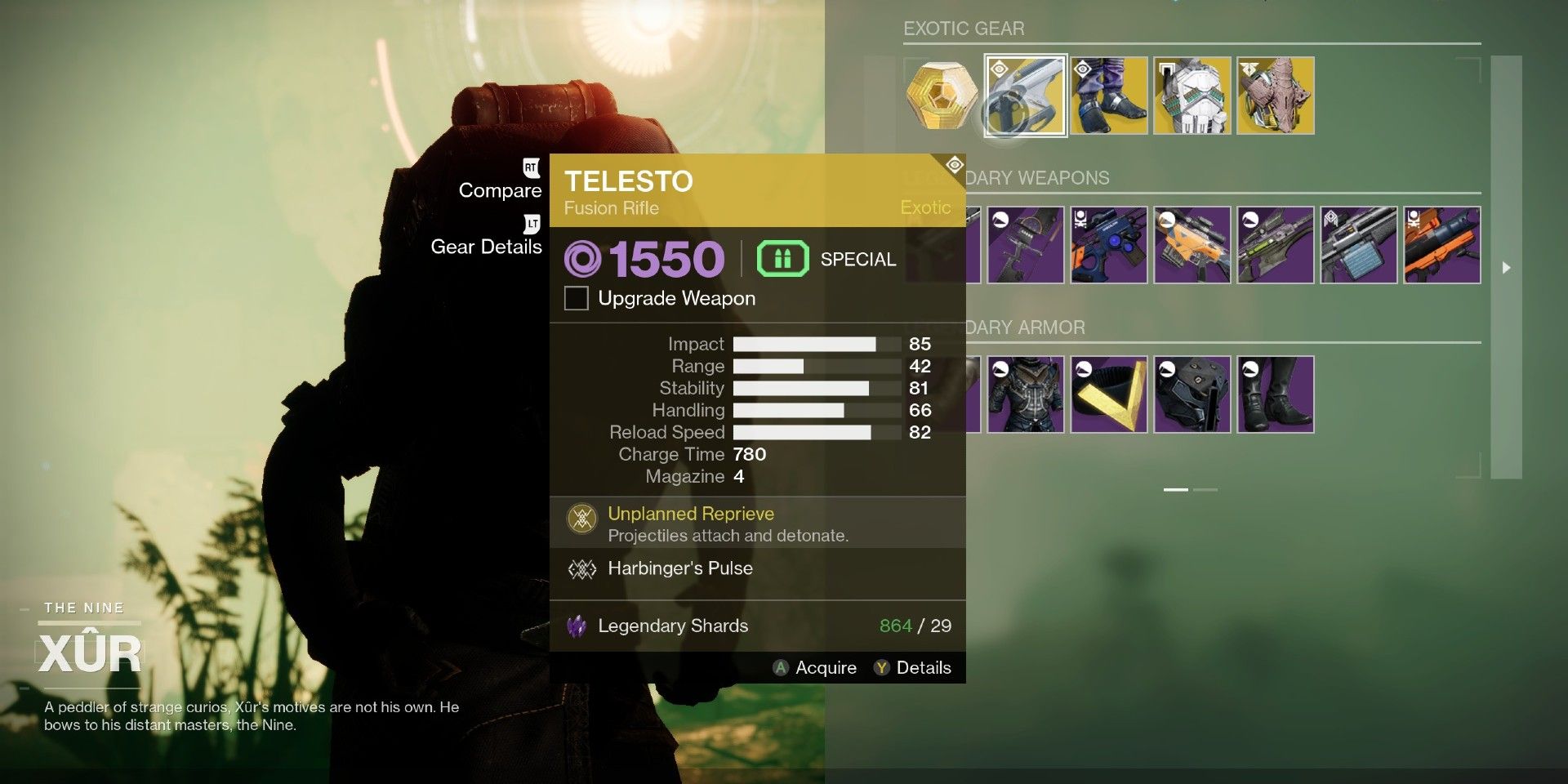1568x784 pixels.
Task: Select the Telesto icon in Exotic Gear row
Action: pyautogui.click(x=1025, y=95)
